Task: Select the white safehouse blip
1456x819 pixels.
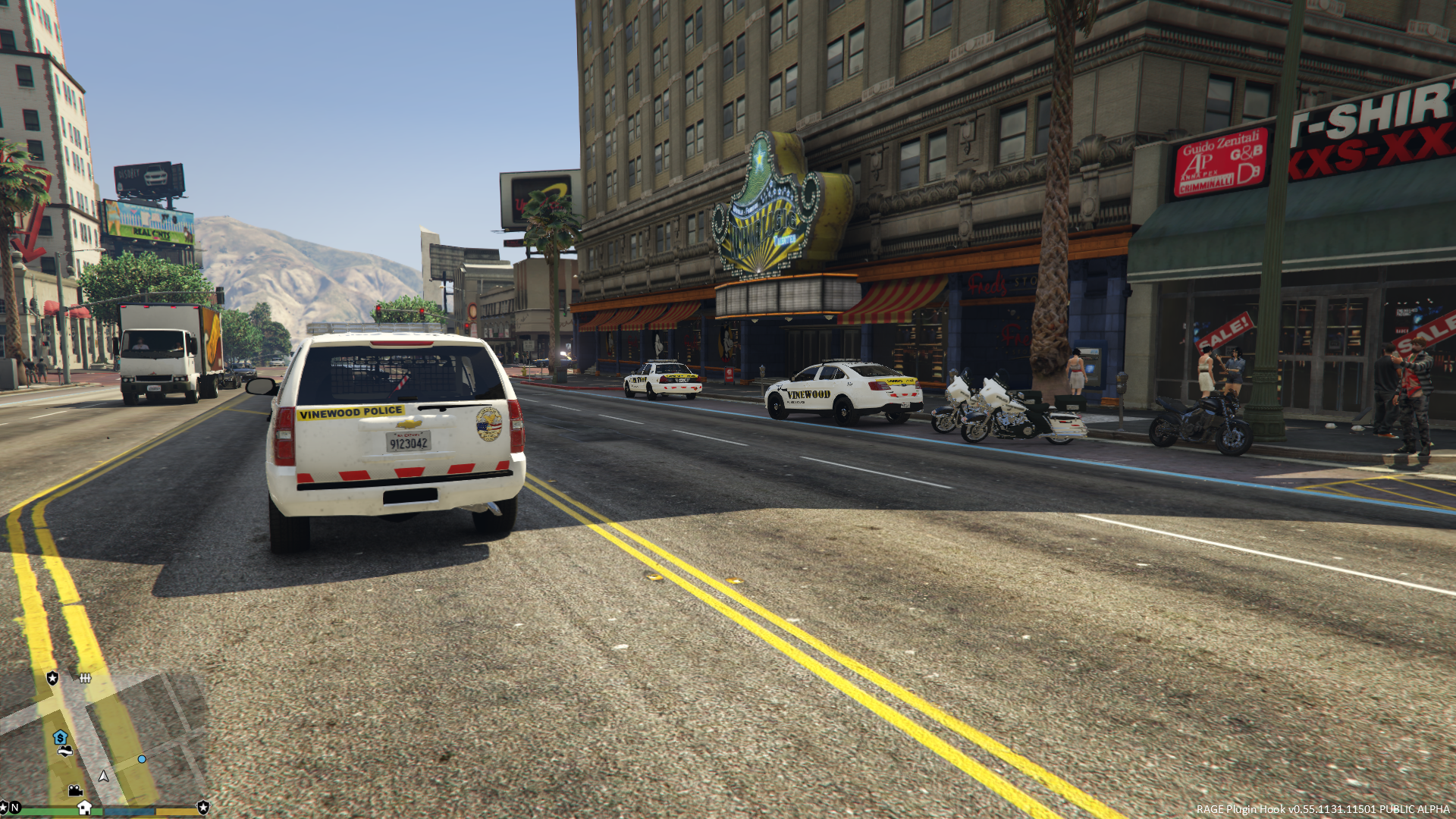Action: click(84, 808)
